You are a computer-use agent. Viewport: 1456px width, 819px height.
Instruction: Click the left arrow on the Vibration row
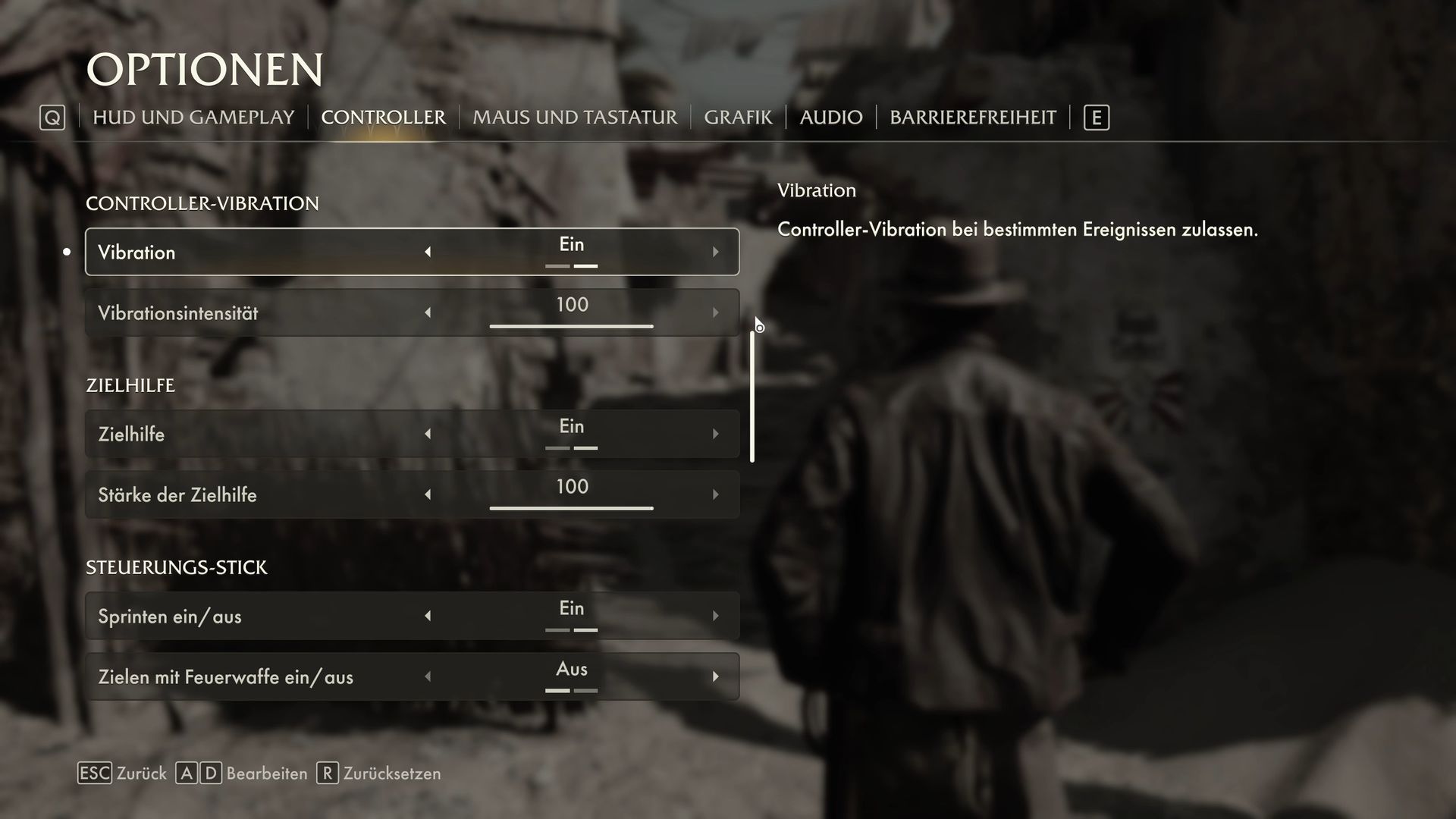click(x=428, y=252)
